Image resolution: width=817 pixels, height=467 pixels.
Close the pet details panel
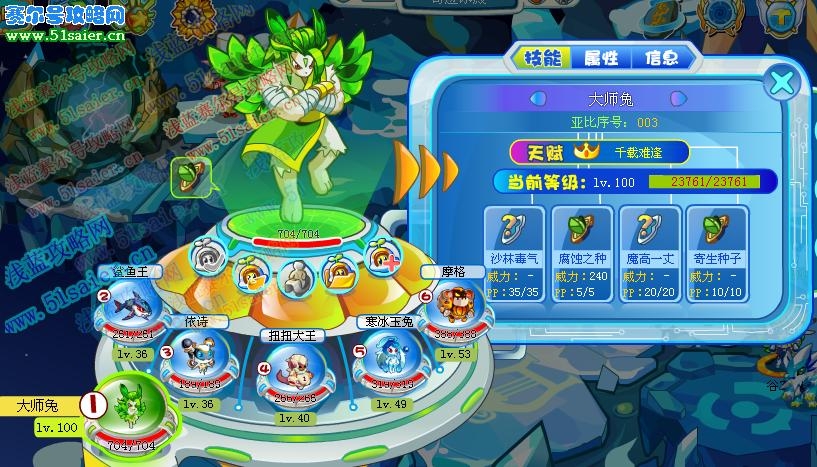(782, 82)
